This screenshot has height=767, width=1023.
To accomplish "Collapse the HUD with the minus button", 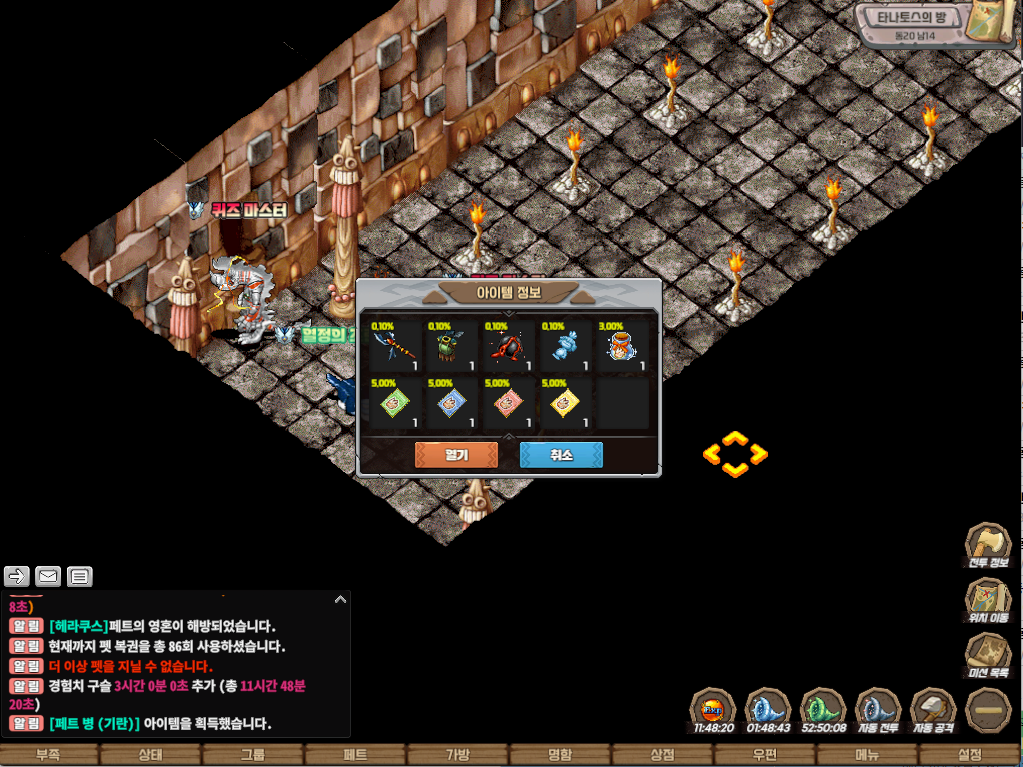I will [987, 711].
